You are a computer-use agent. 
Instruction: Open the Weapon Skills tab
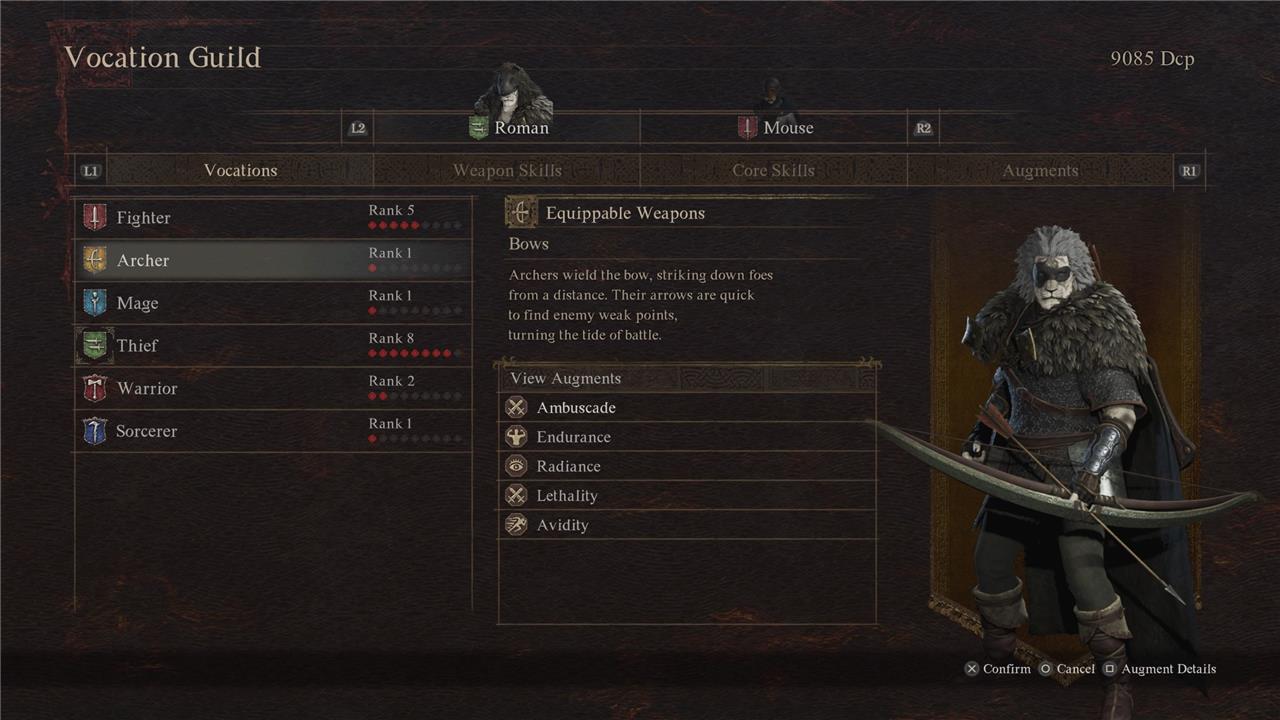507,171
